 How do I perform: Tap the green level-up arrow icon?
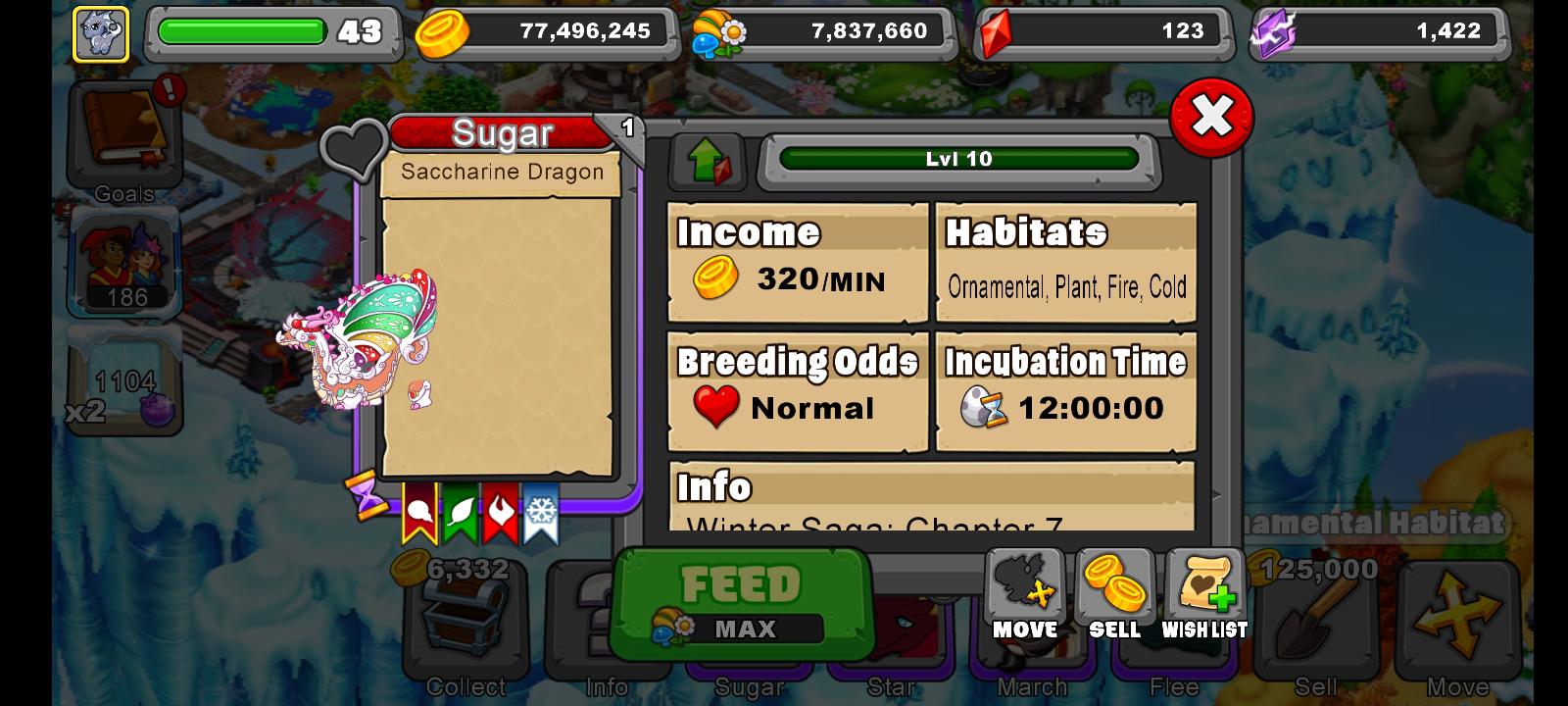point(704,160)
